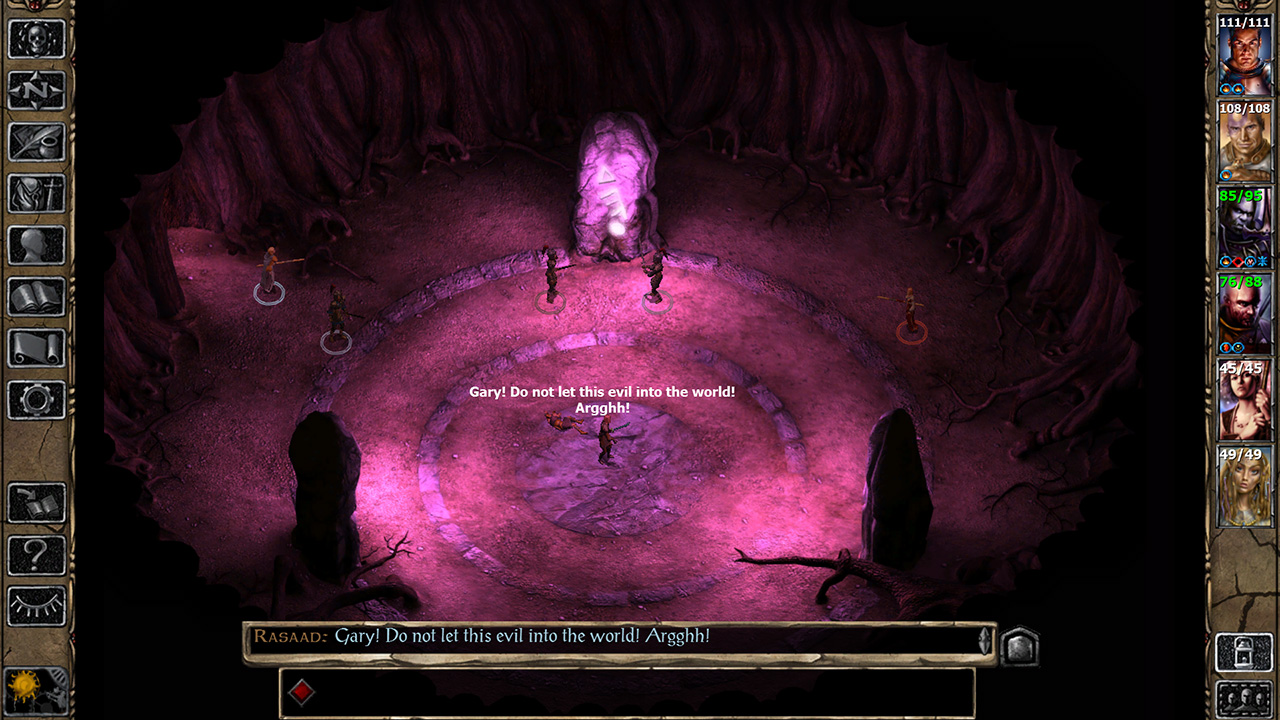This screenshot has width=1280, height=720.
Task: View the character record screen
Action: click(x=37, y=194)
